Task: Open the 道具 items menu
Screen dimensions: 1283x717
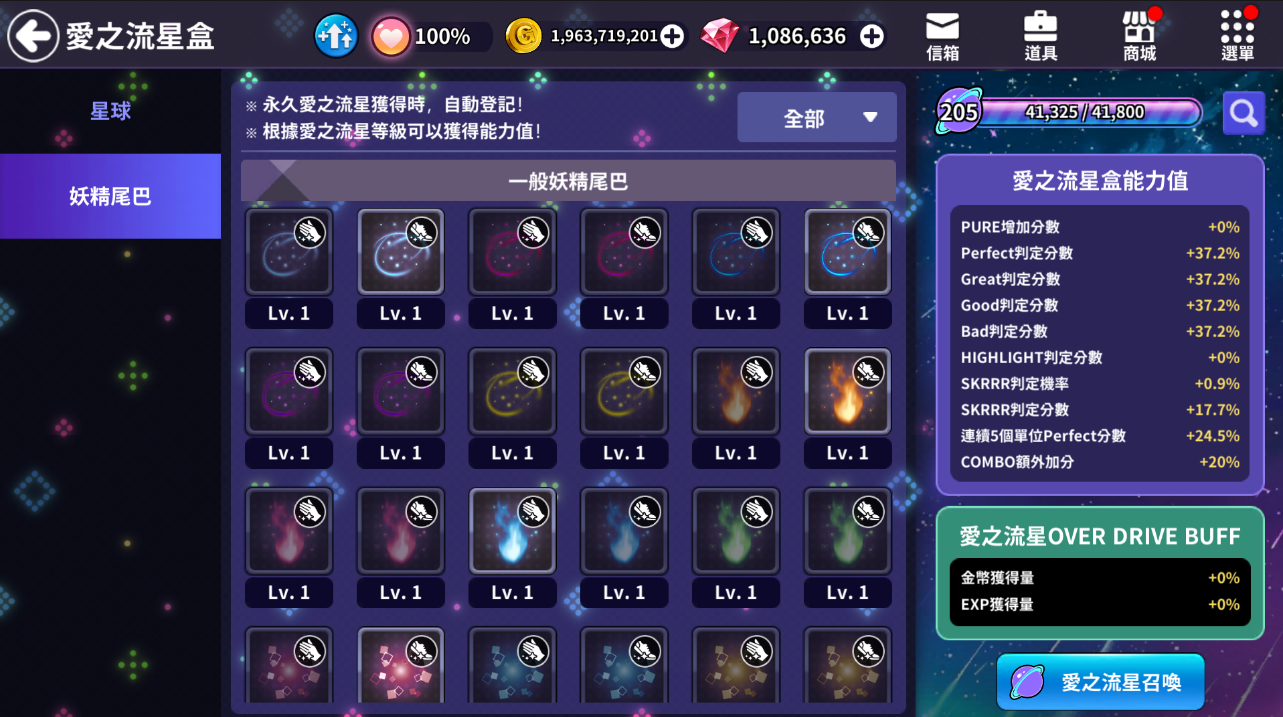Action: [1040, 37]
